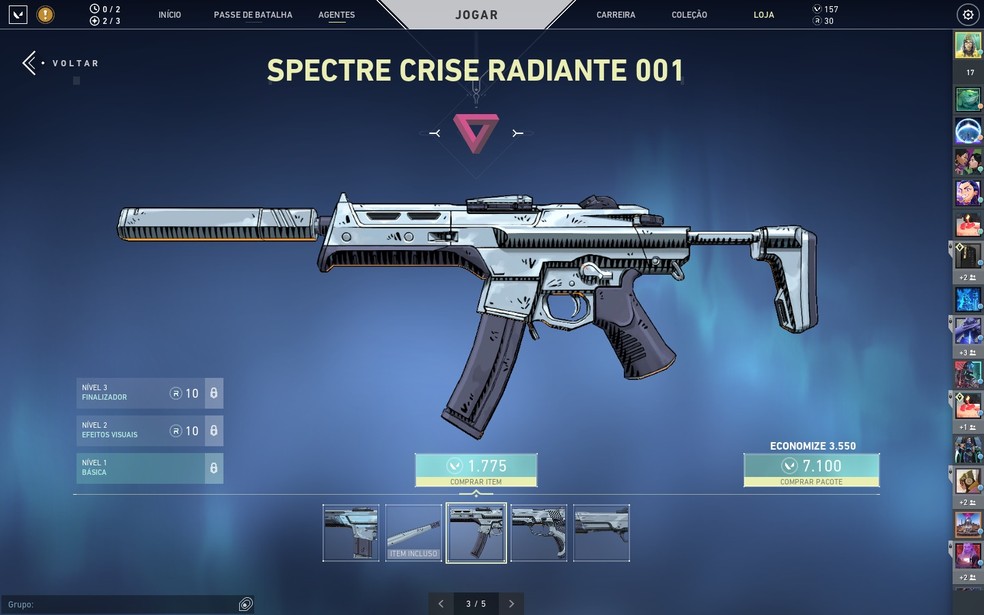This screenshot has height=615, width=984.
Task: Open the Agentes tab
Action: 336,15
